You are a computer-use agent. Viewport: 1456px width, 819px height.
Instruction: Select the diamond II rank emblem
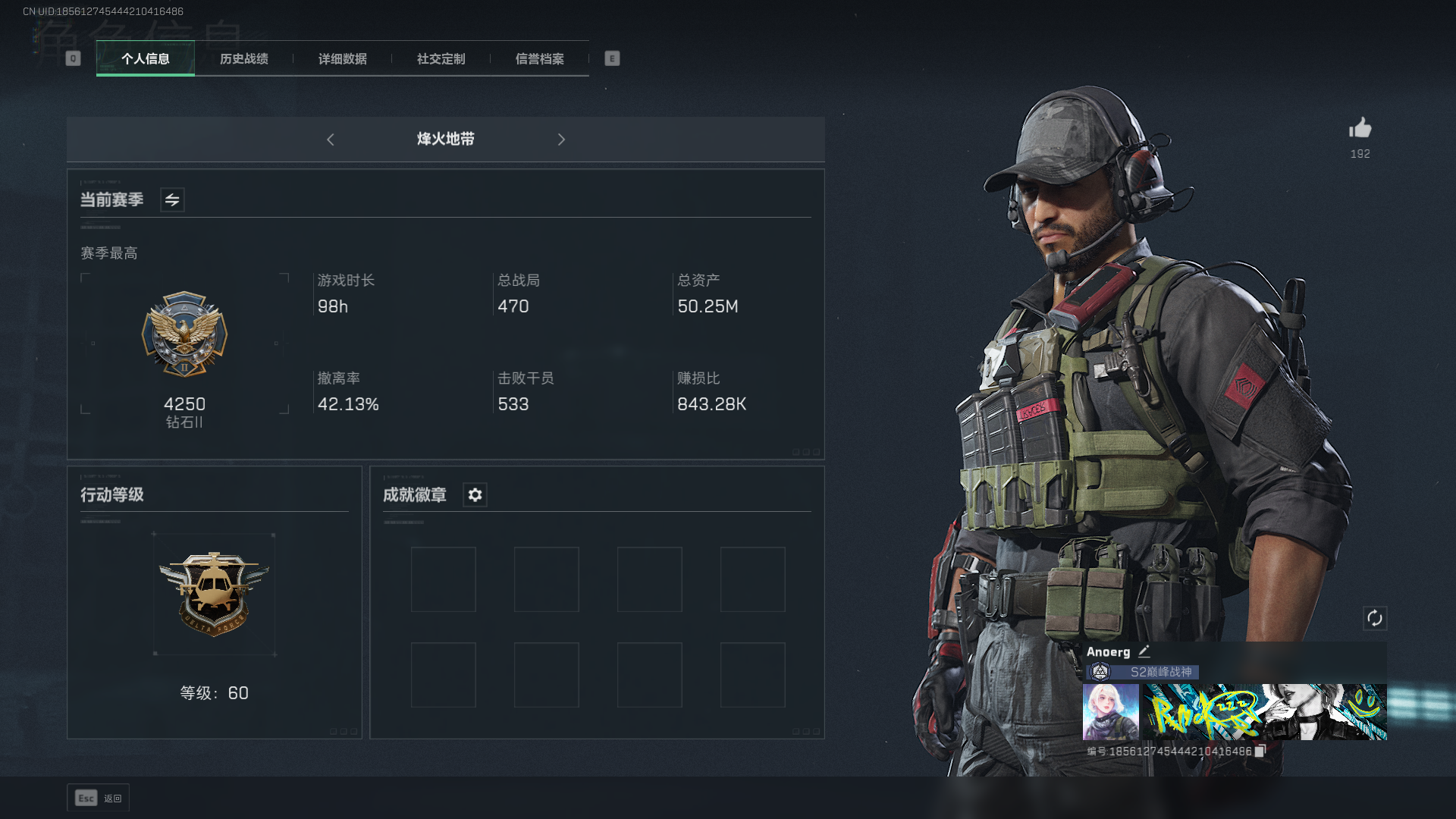point(184,334)
